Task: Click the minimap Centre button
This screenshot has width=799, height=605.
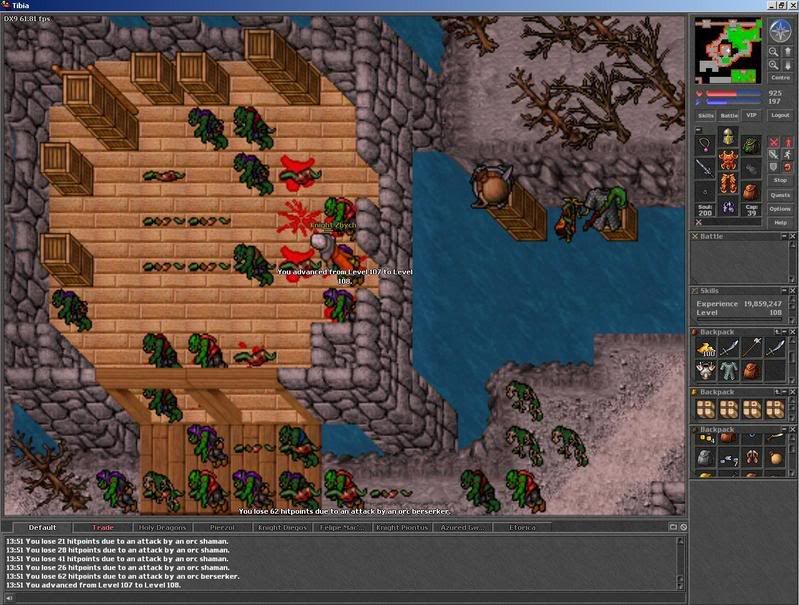Action: pyautogui.click(x=780, y=77)
